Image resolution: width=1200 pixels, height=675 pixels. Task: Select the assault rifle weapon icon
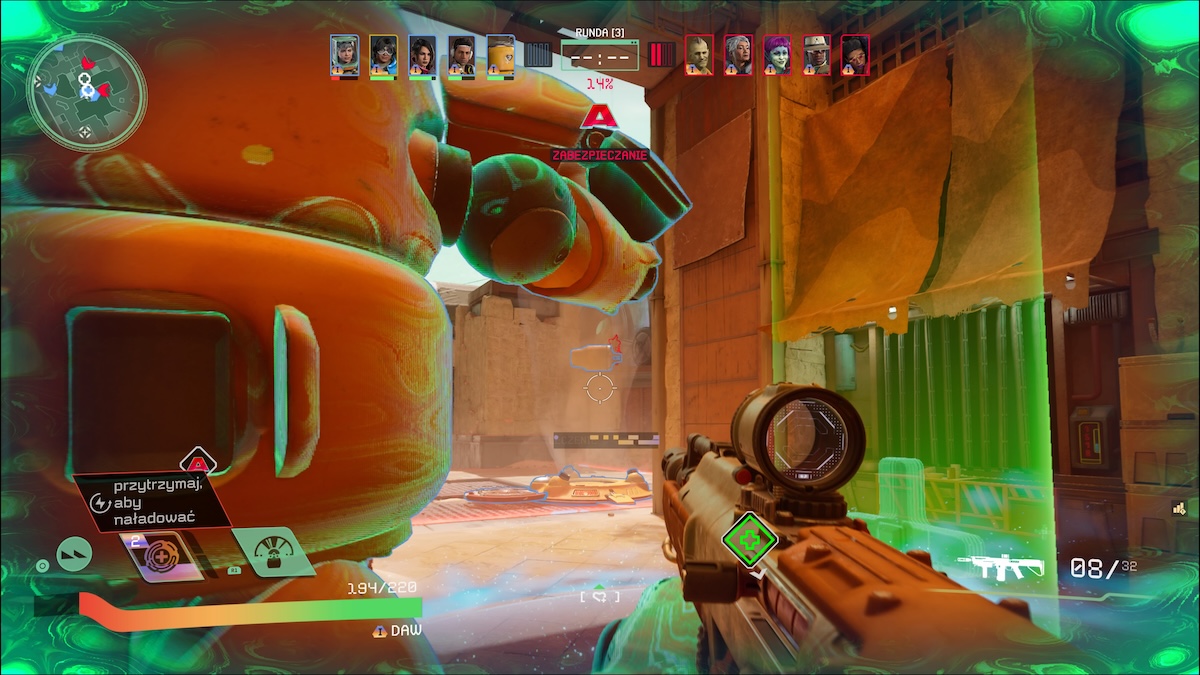(999, 568)
